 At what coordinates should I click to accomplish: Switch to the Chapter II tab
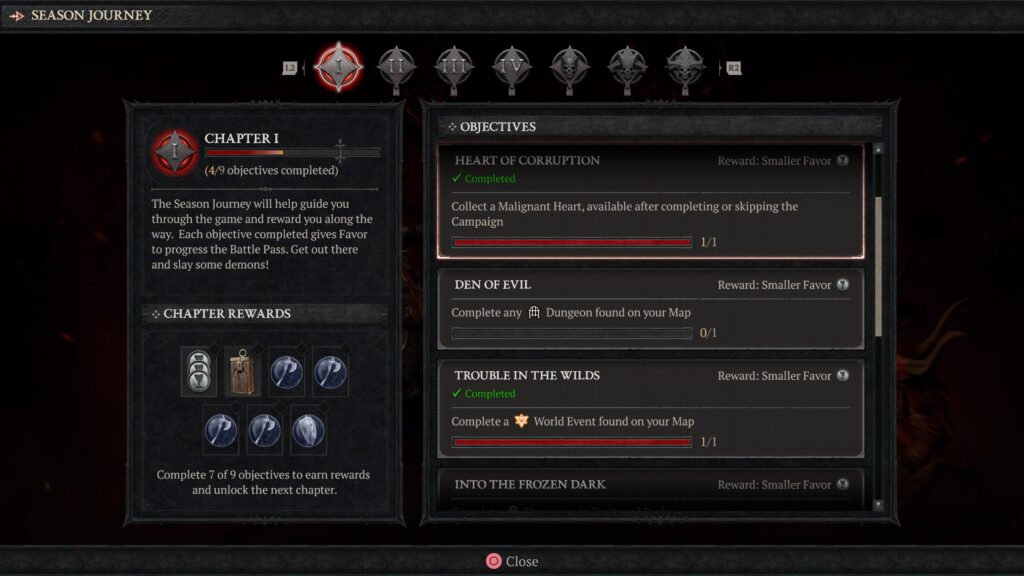396,67
